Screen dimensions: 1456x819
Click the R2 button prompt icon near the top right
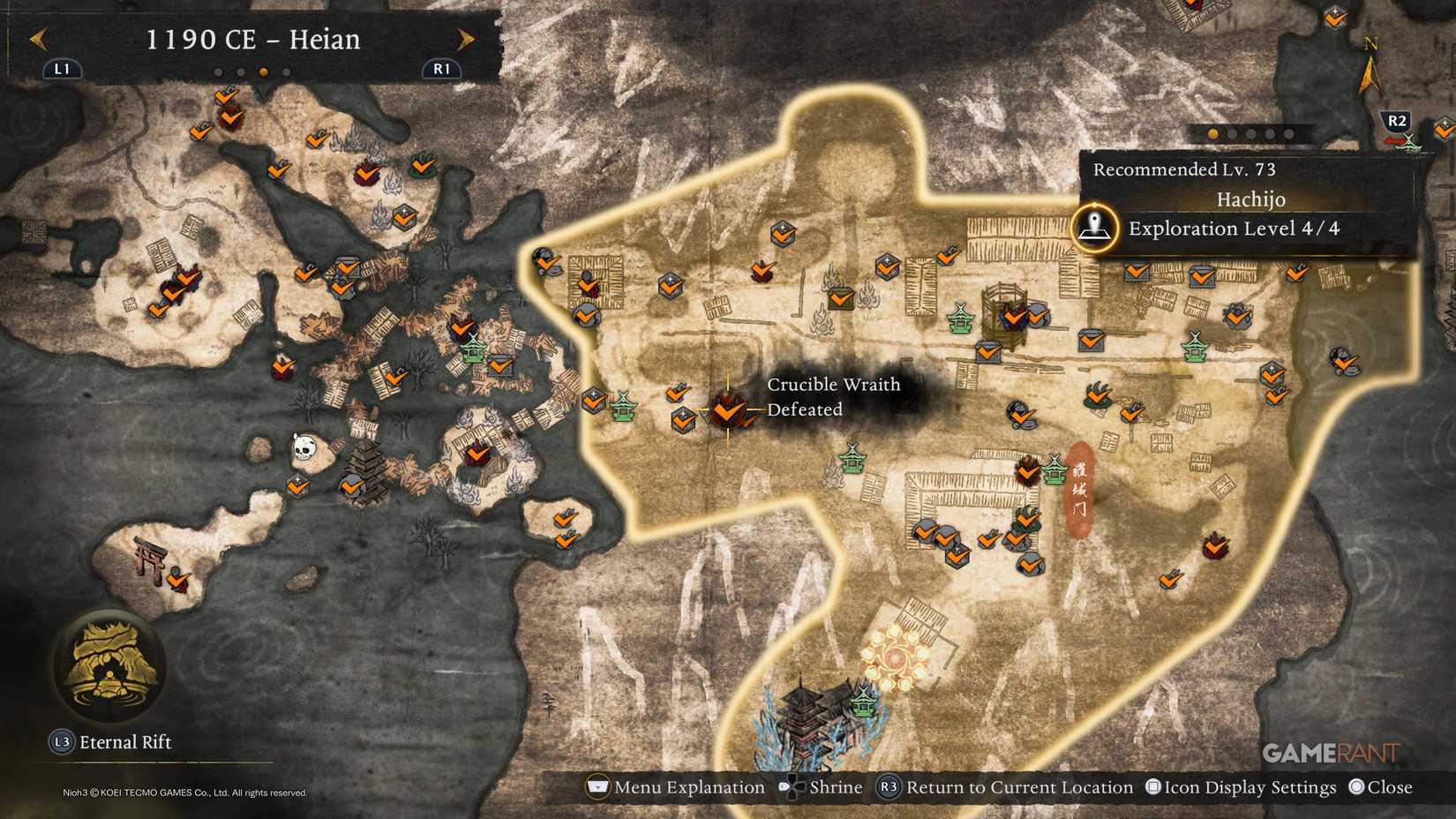pos(1396,122)
